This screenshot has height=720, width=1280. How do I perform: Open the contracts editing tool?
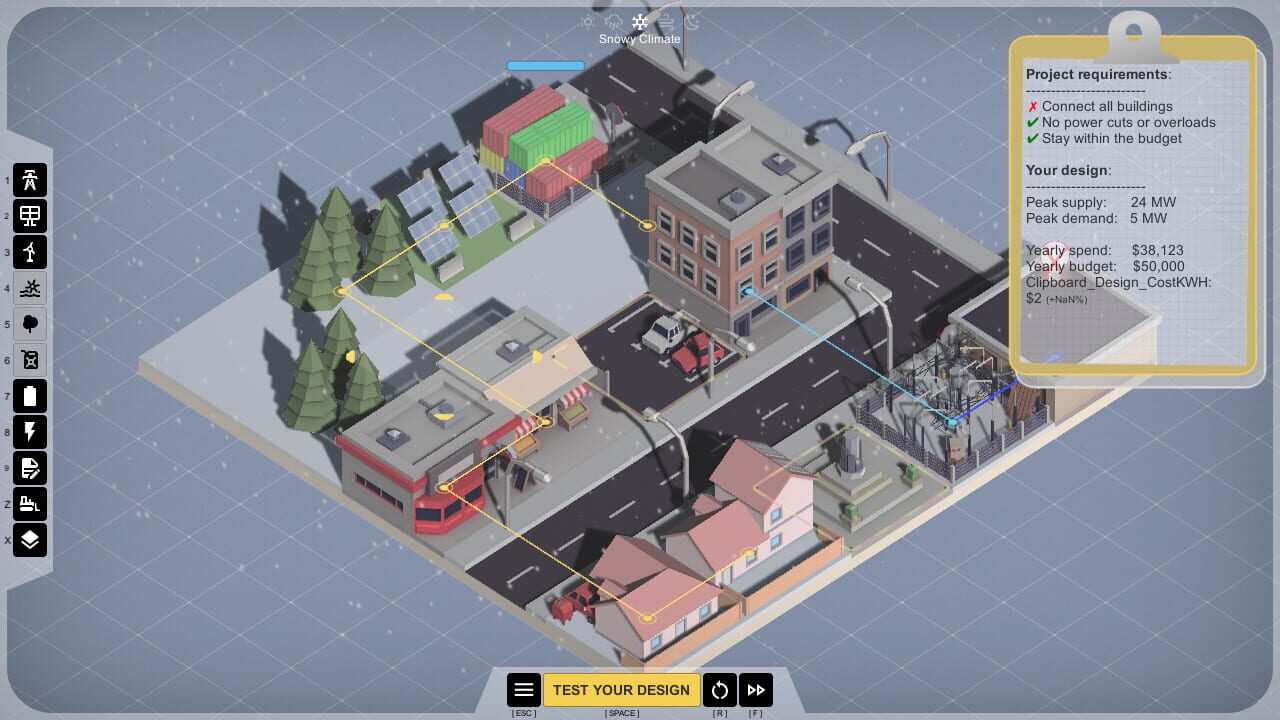coord(30,468)
